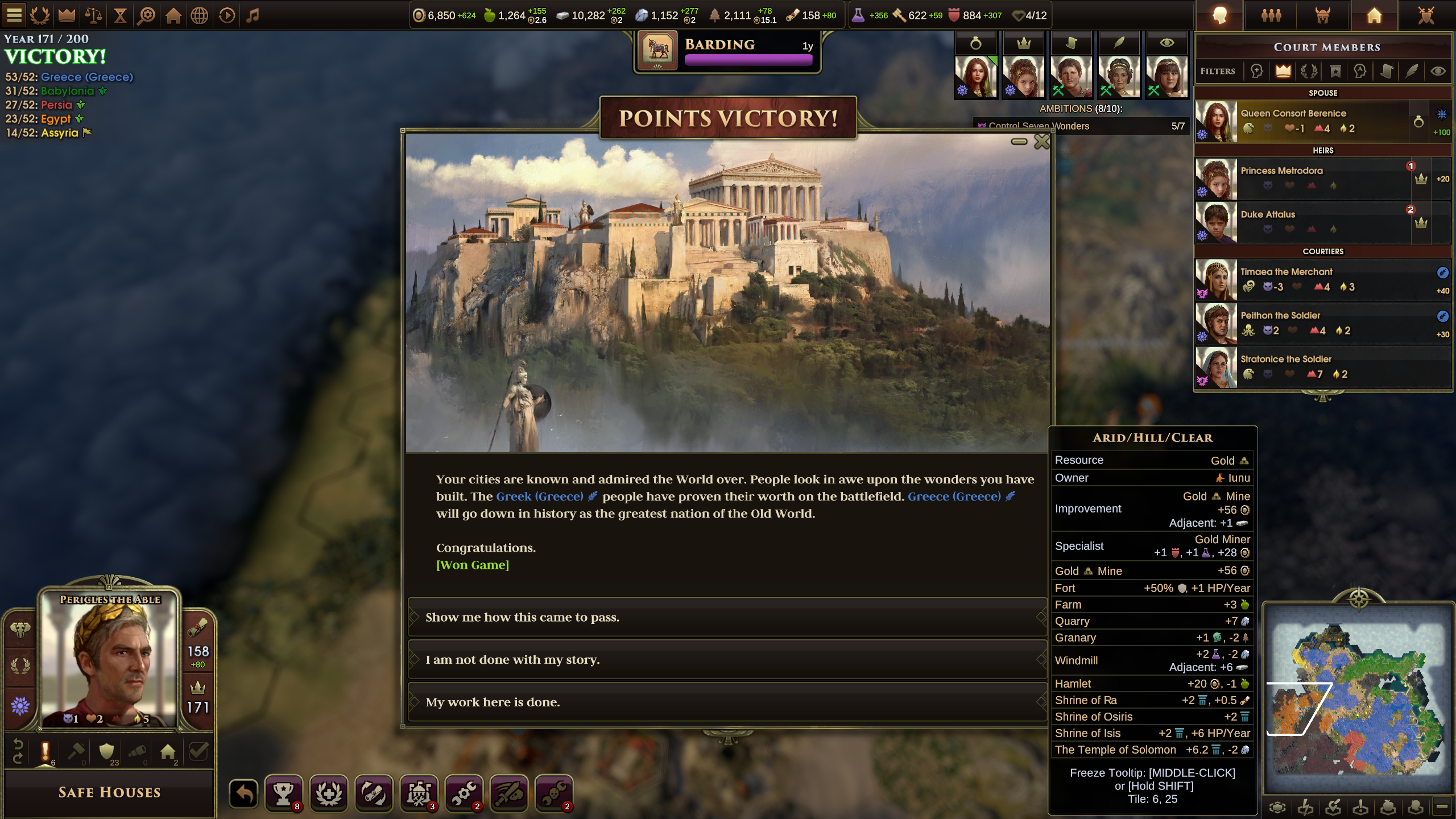Click the undo arrow button
Image resolution: width=1456 pixels, height=819 pixels.
pos(244,793)
